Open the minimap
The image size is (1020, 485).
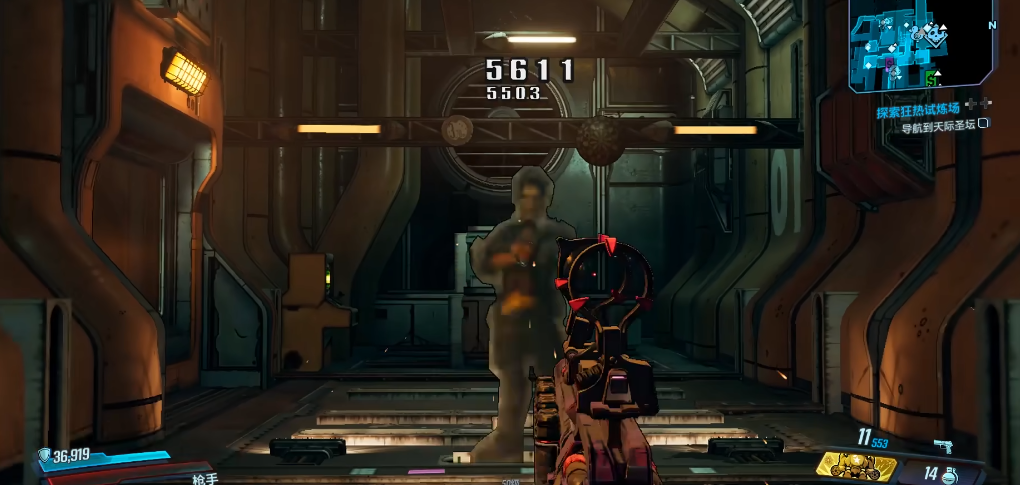tap(920, 45)
